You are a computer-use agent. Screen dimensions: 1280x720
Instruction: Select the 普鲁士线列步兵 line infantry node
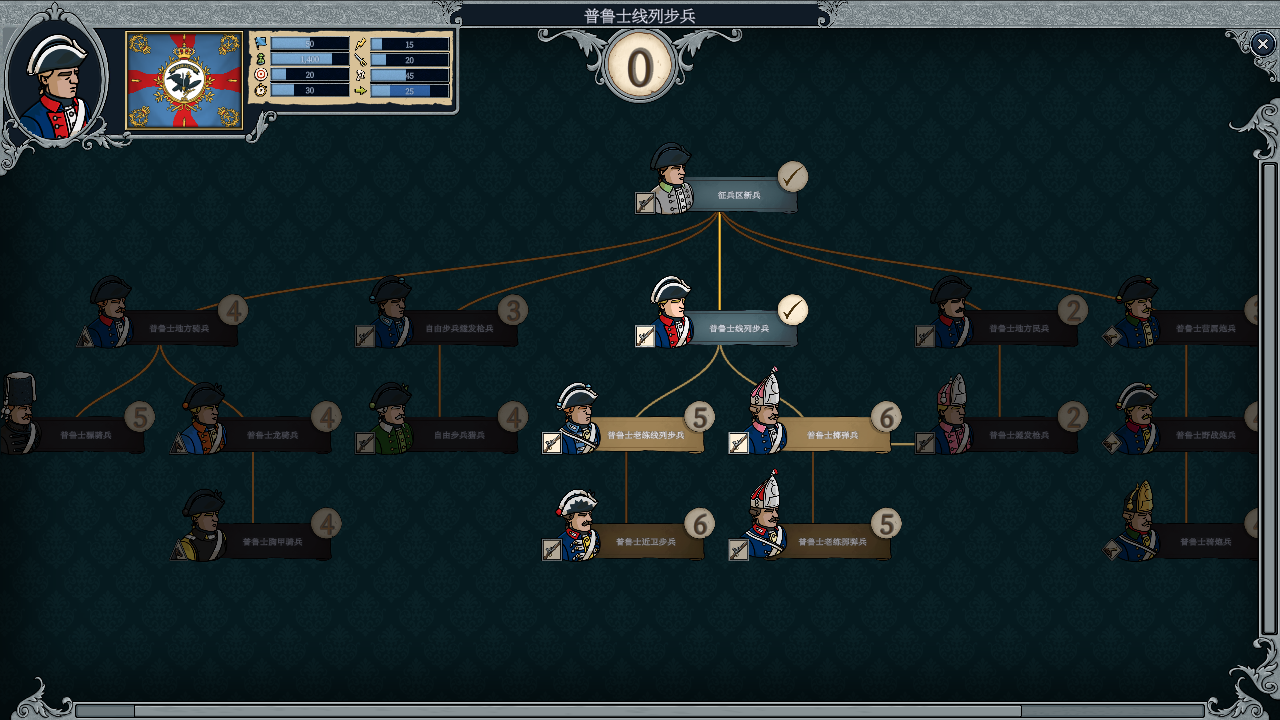pyautogui.click(x=739, y=328)
